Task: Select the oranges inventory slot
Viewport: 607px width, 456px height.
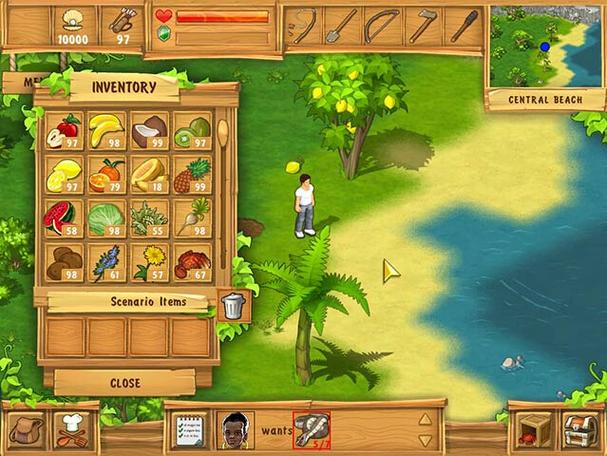Action: (106, 174)
